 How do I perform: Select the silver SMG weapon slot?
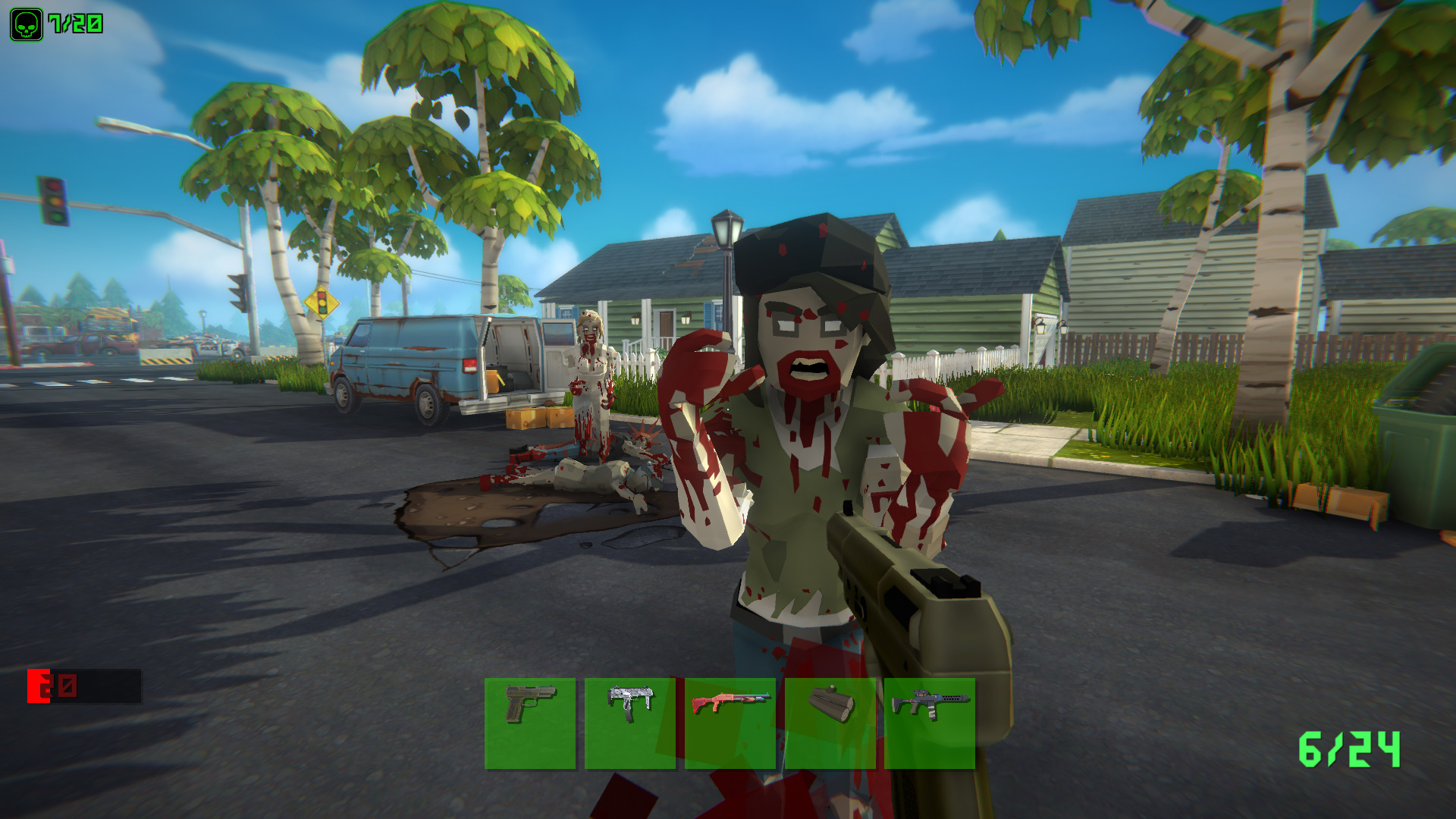(x=629, y=717)
